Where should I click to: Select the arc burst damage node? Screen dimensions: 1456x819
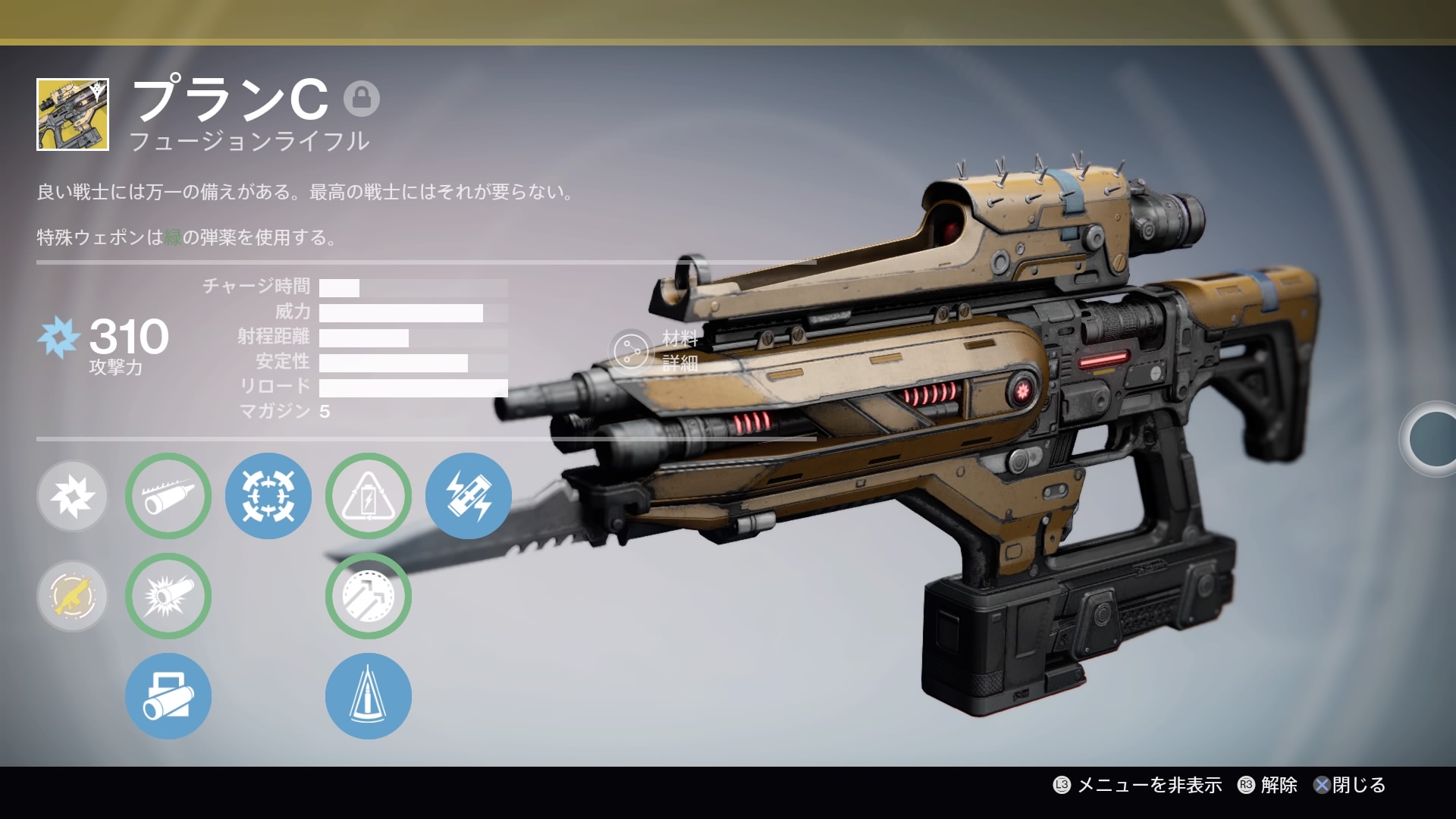pos(72,496)
